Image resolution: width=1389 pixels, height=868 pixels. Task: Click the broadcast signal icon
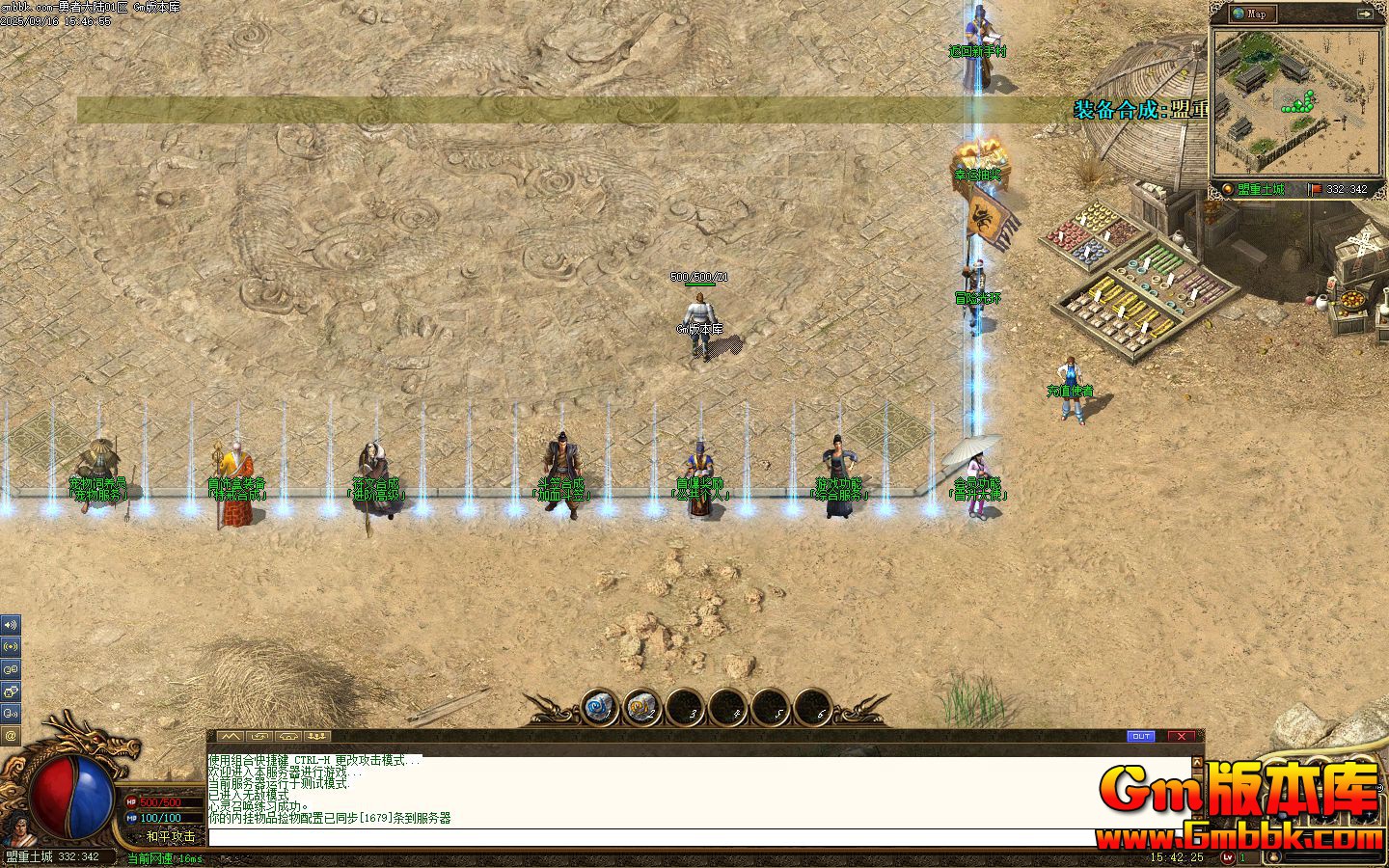[11, 646]
